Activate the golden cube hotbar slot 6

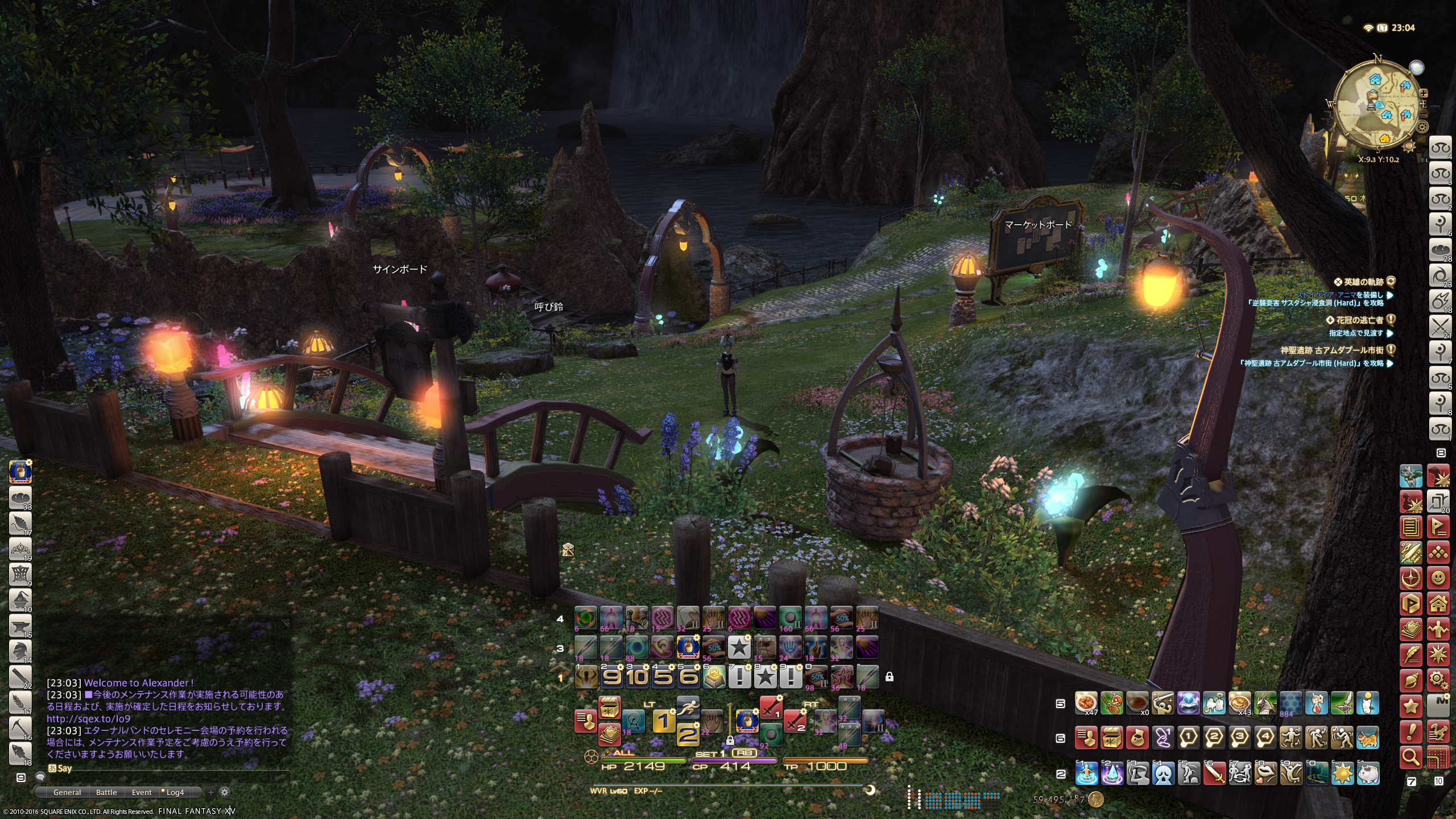coord(714,677)
